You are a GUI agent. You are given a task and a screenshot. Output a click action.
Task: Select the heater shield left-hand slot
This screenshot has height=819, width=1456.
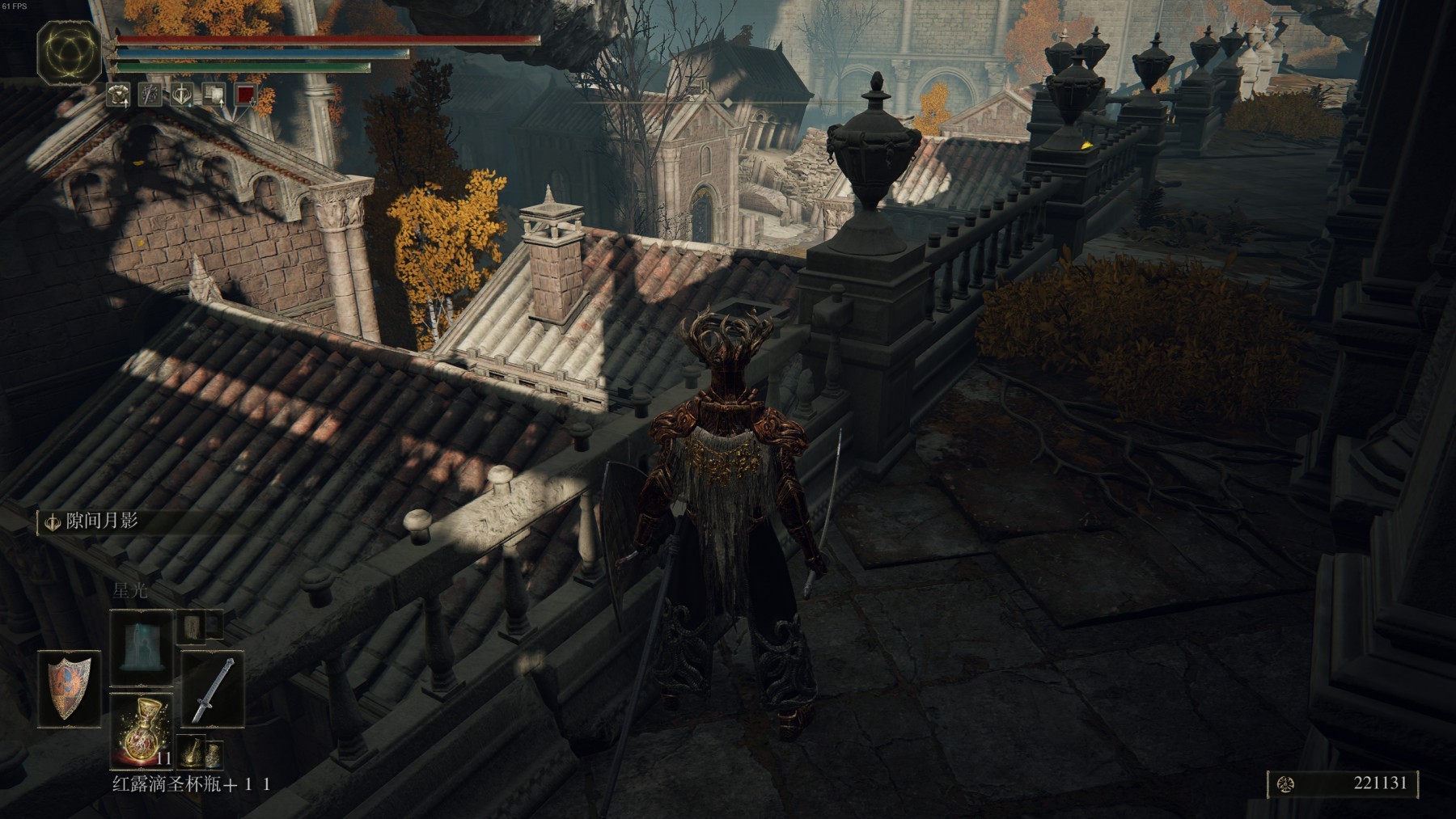[69, 688]
